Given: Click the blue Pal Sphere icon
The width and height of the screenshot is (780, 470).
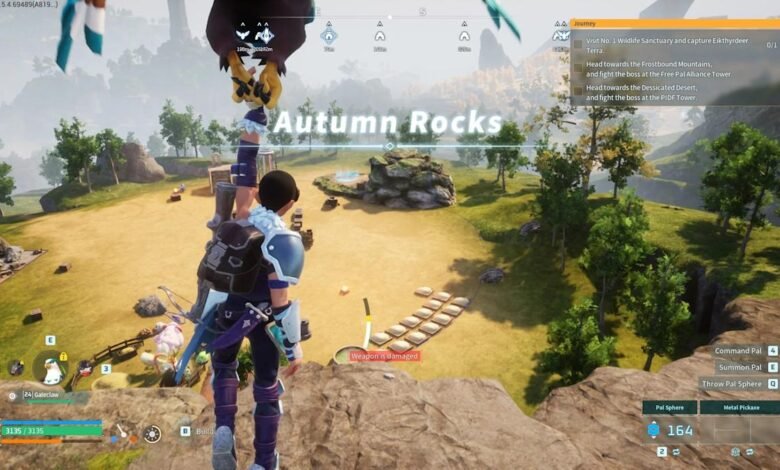Looking at the screenshot, I should 654,430.
